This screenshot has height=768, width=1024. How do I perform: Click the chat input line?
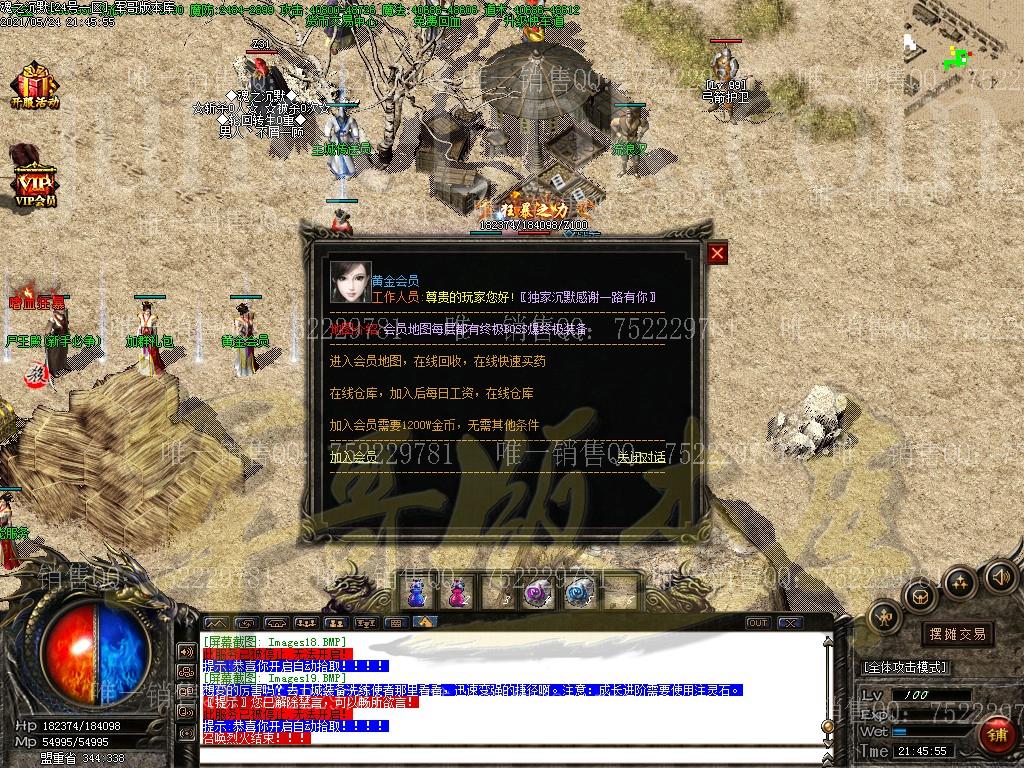click(x=510, y=759)
